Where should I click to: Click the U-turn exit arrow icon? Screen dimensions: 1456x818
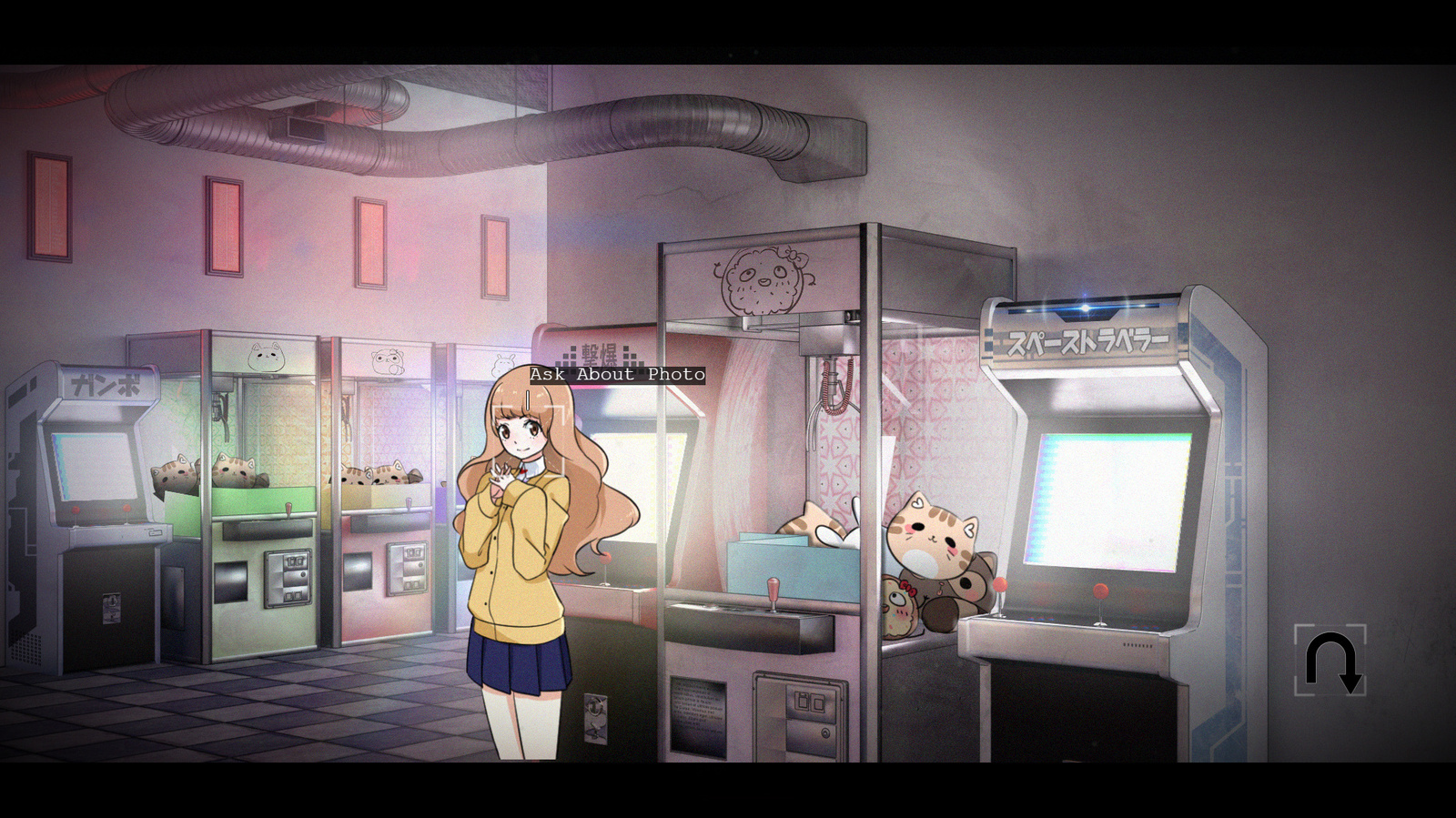[1329, 662]
